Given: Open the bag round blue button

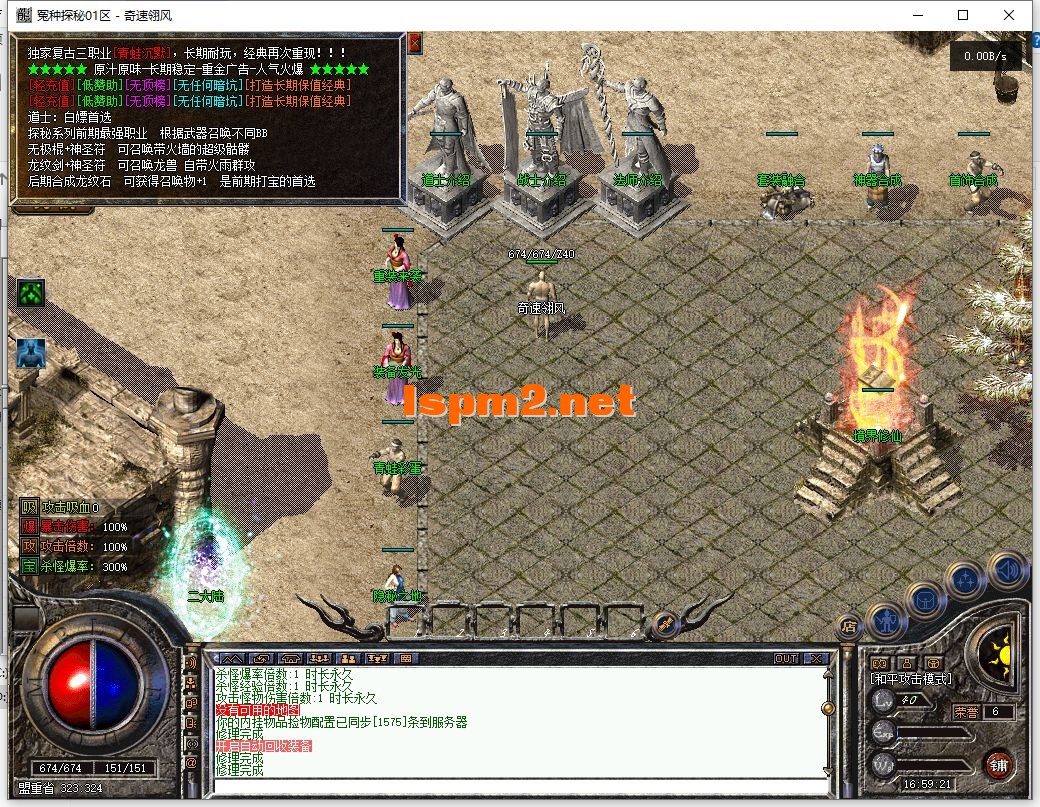Looking at the screenshot, I should (927, 600).
